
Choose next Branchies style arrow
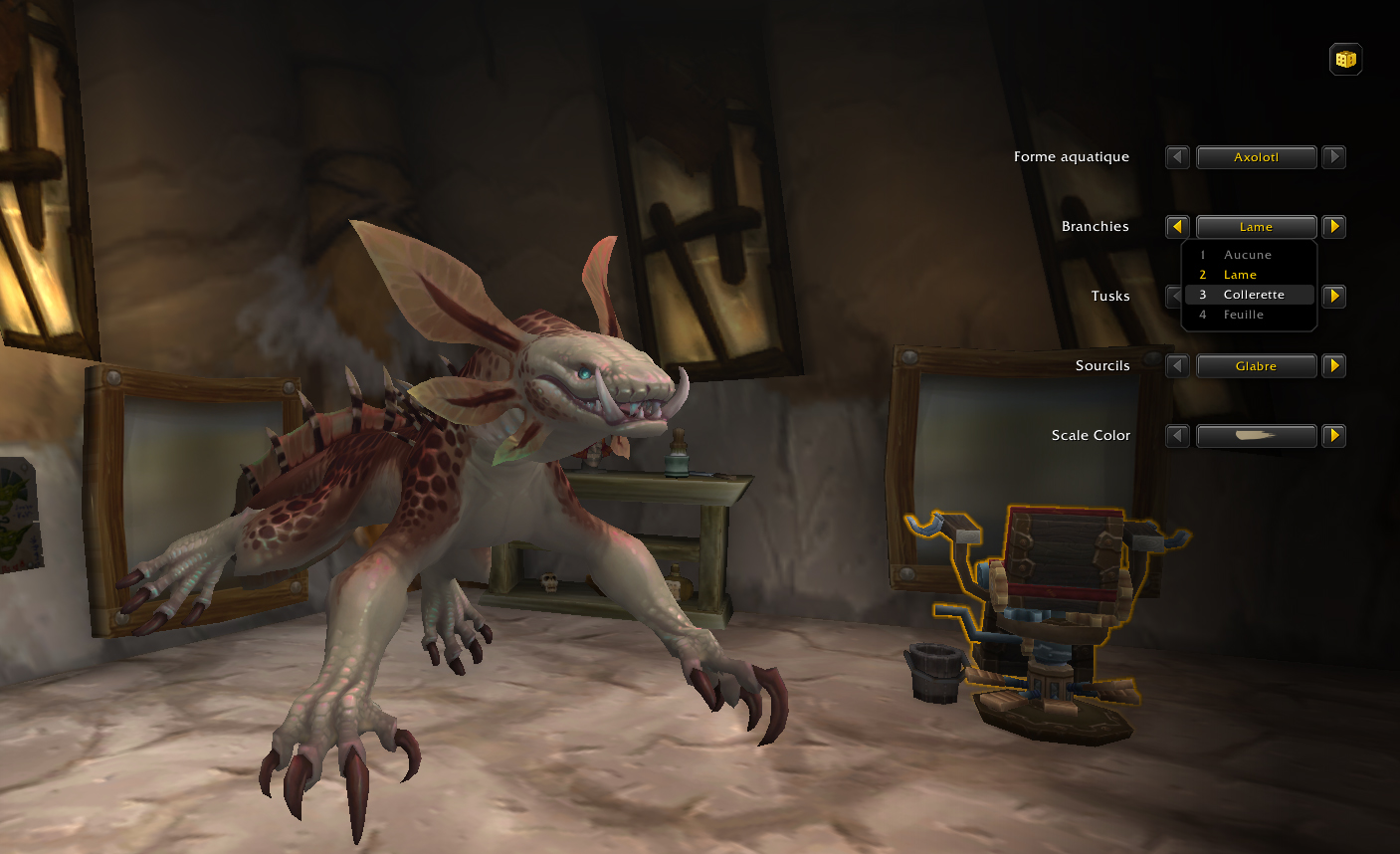click(x=1334, y=227)
